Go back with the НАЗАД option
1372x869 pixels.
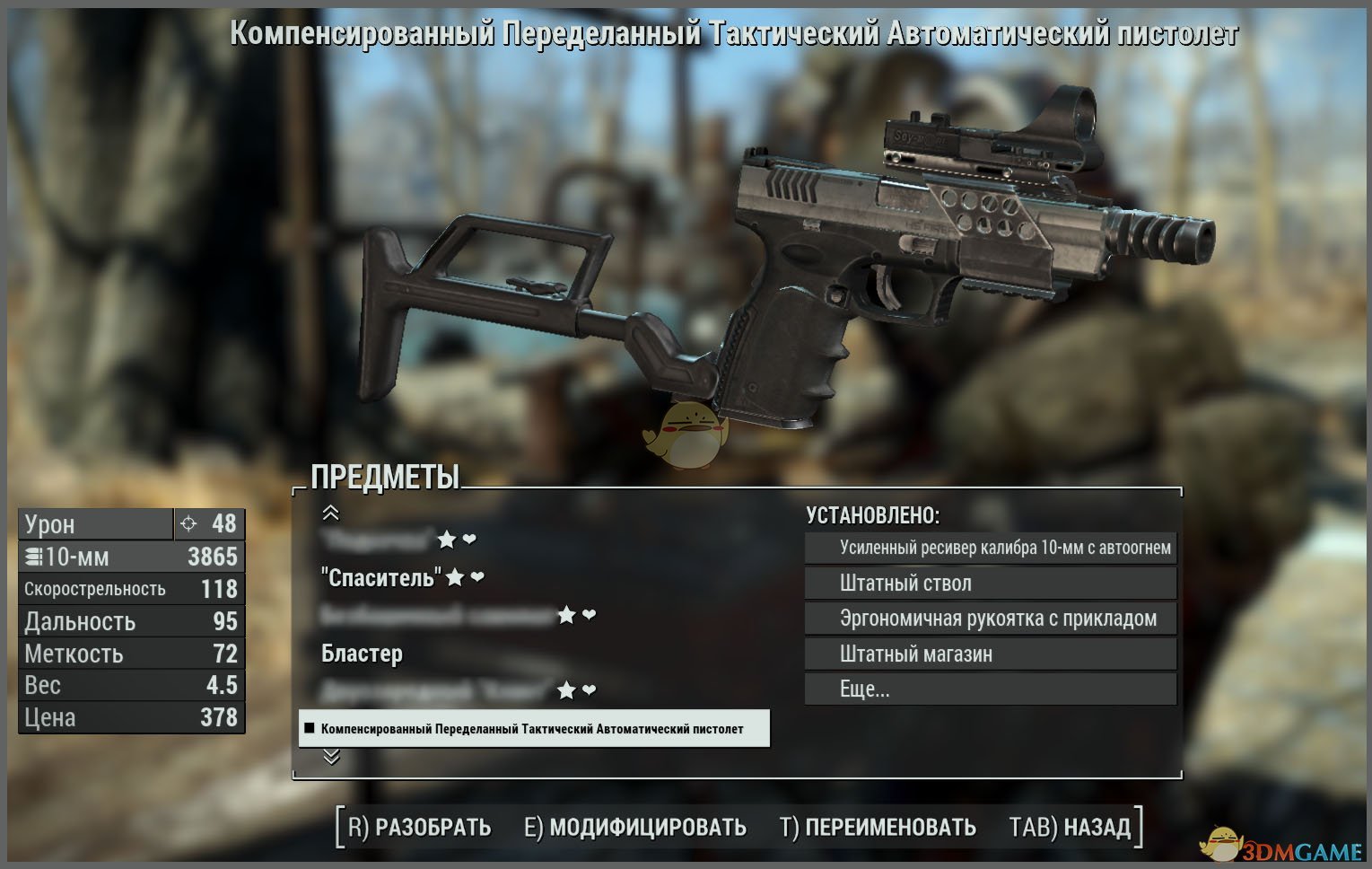pos(1070,827)
